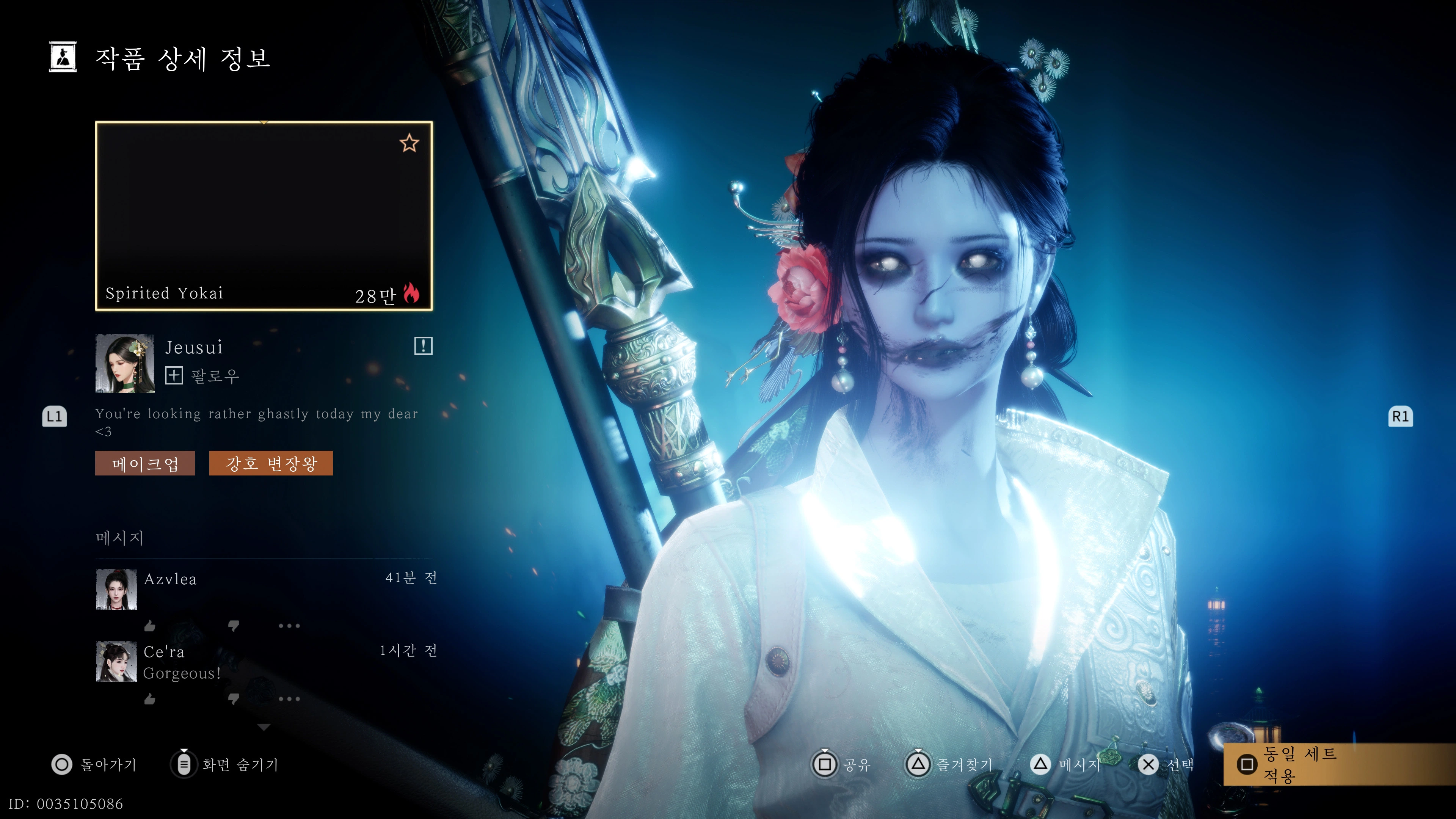This screenshot has width=1456, height=819.
Task: Open Azvlea's avatar in the message list
Action: tap(116, 589)
